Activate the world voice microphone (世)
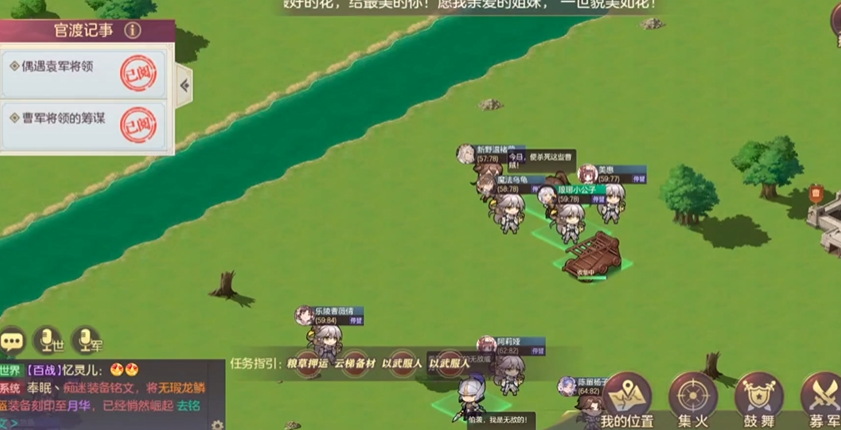Screen dimensions: 841x430 48,340
